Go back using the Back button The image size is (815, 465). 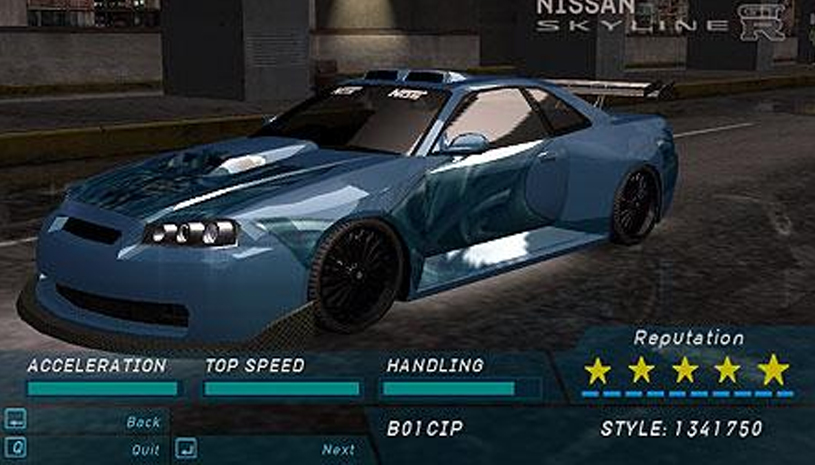tap(143, 422)
